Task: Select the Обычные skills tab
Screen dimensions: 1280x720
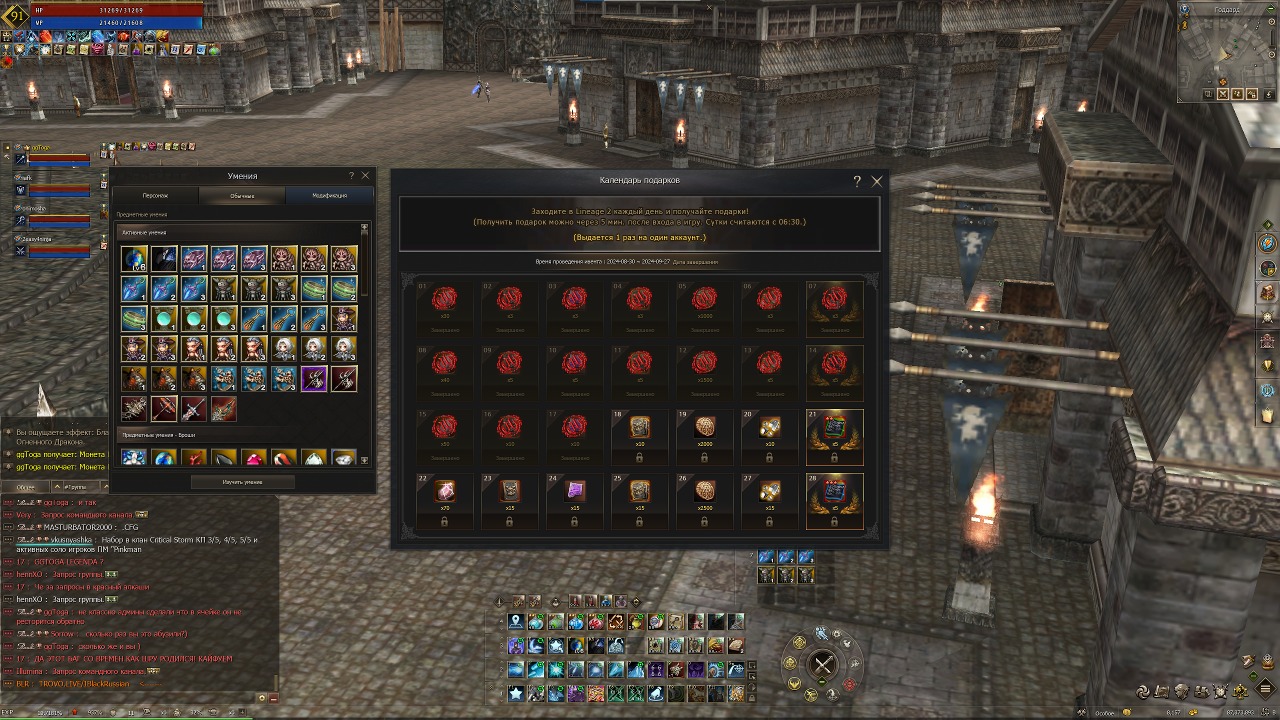Action: pos(242,195)
